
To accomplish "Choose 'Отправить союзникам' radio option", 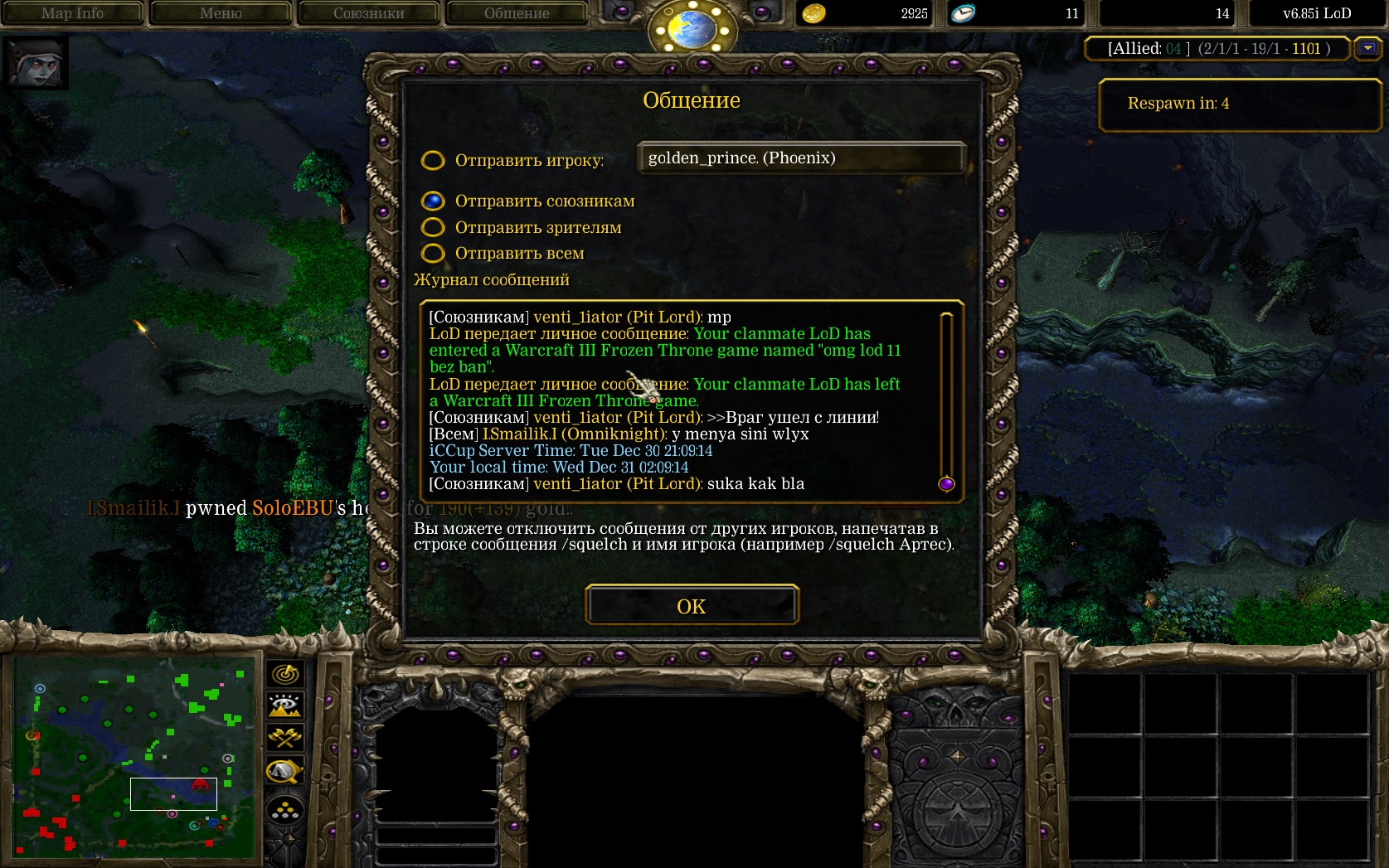I will (433, 201).
